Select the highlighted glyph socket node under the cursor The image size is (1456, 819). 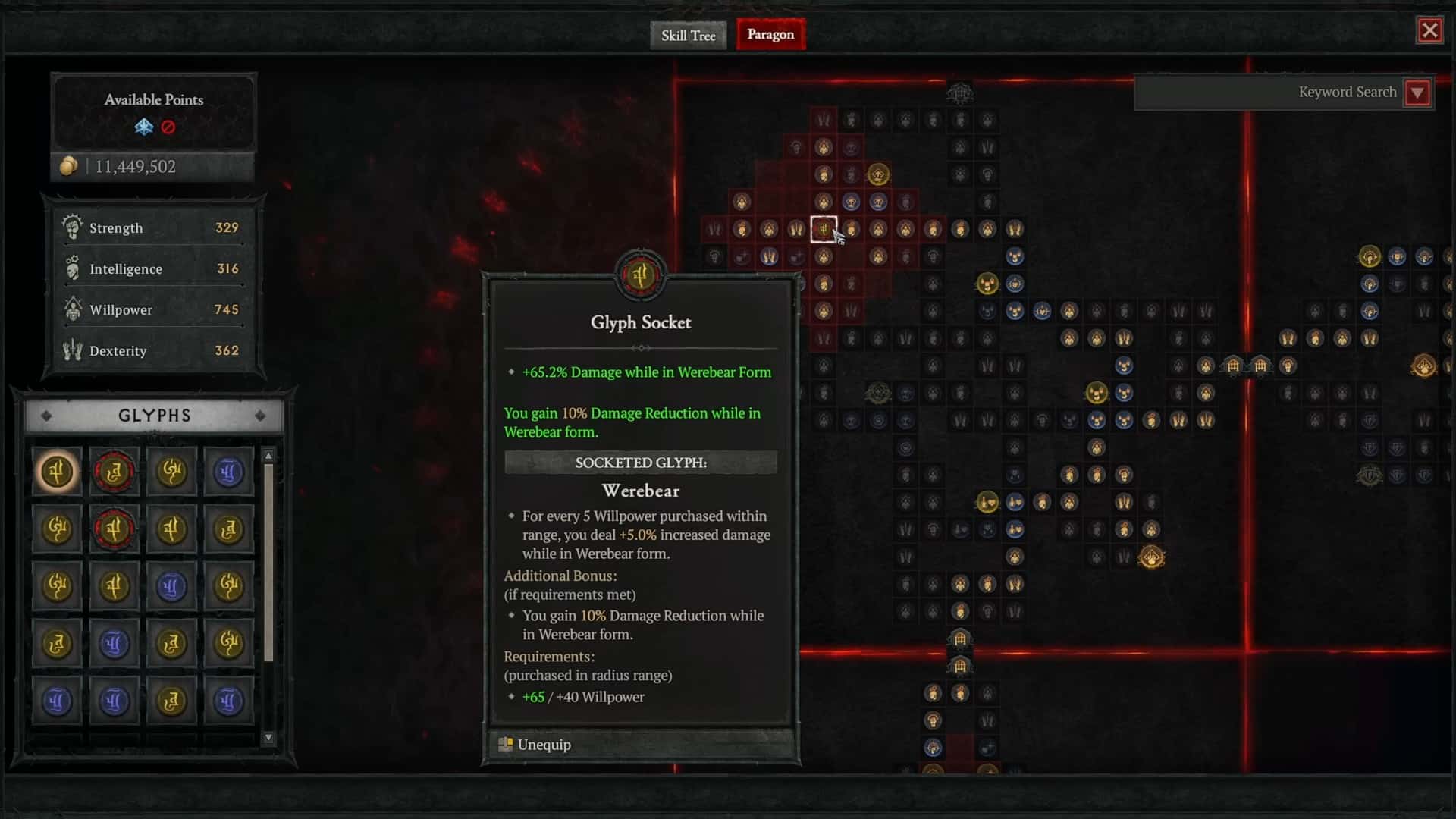tap(824, 229)
